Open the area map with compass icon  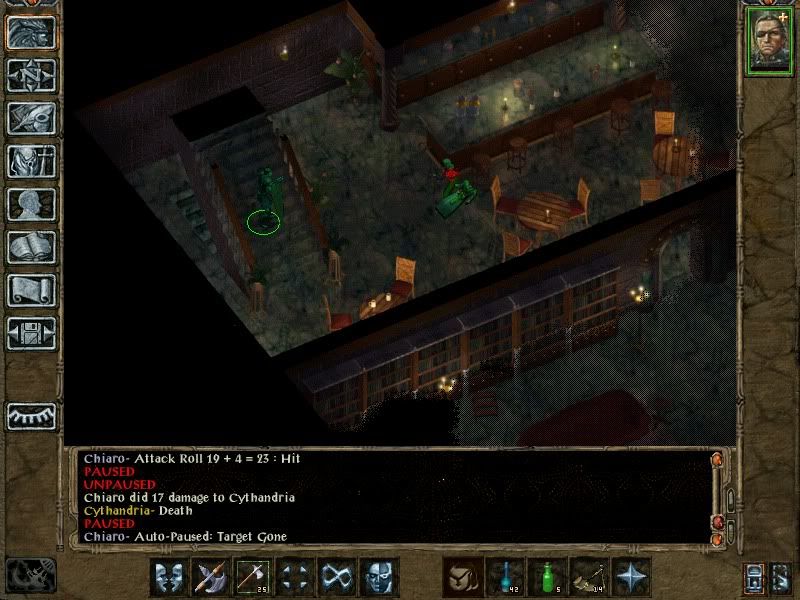(31, 75)
